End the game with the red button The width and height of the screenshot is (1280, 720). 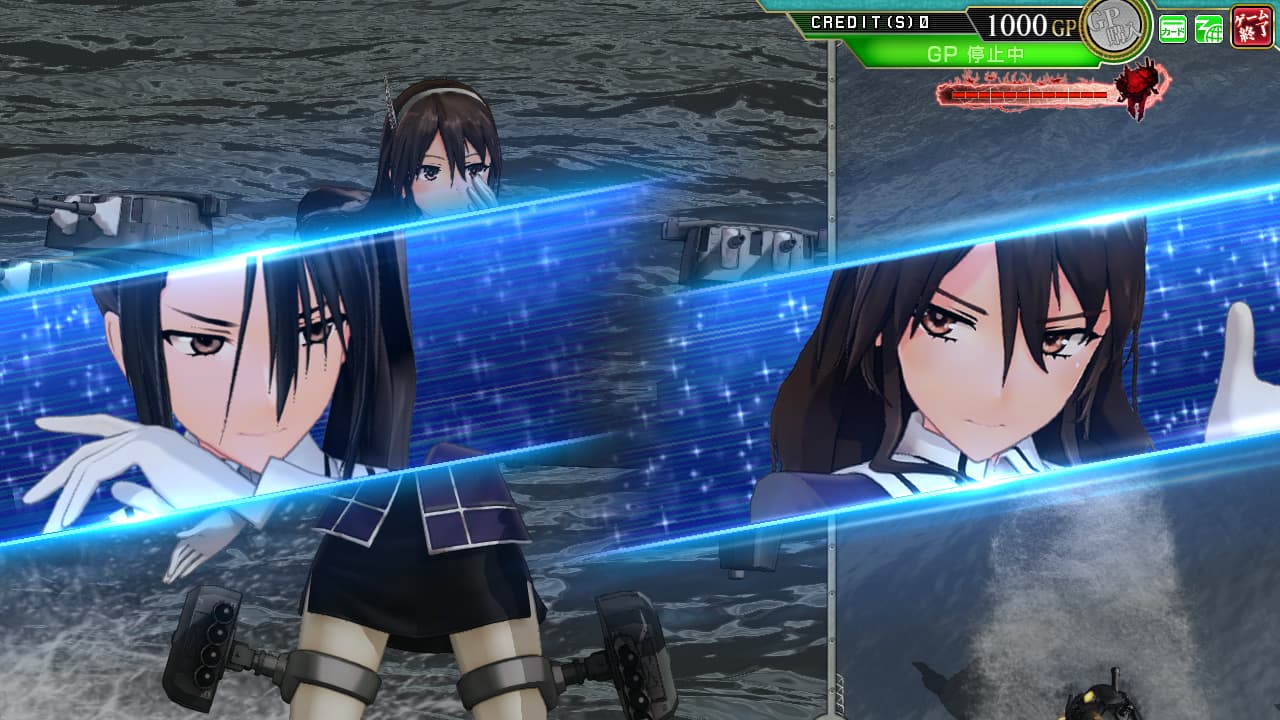coord(1252,26)
